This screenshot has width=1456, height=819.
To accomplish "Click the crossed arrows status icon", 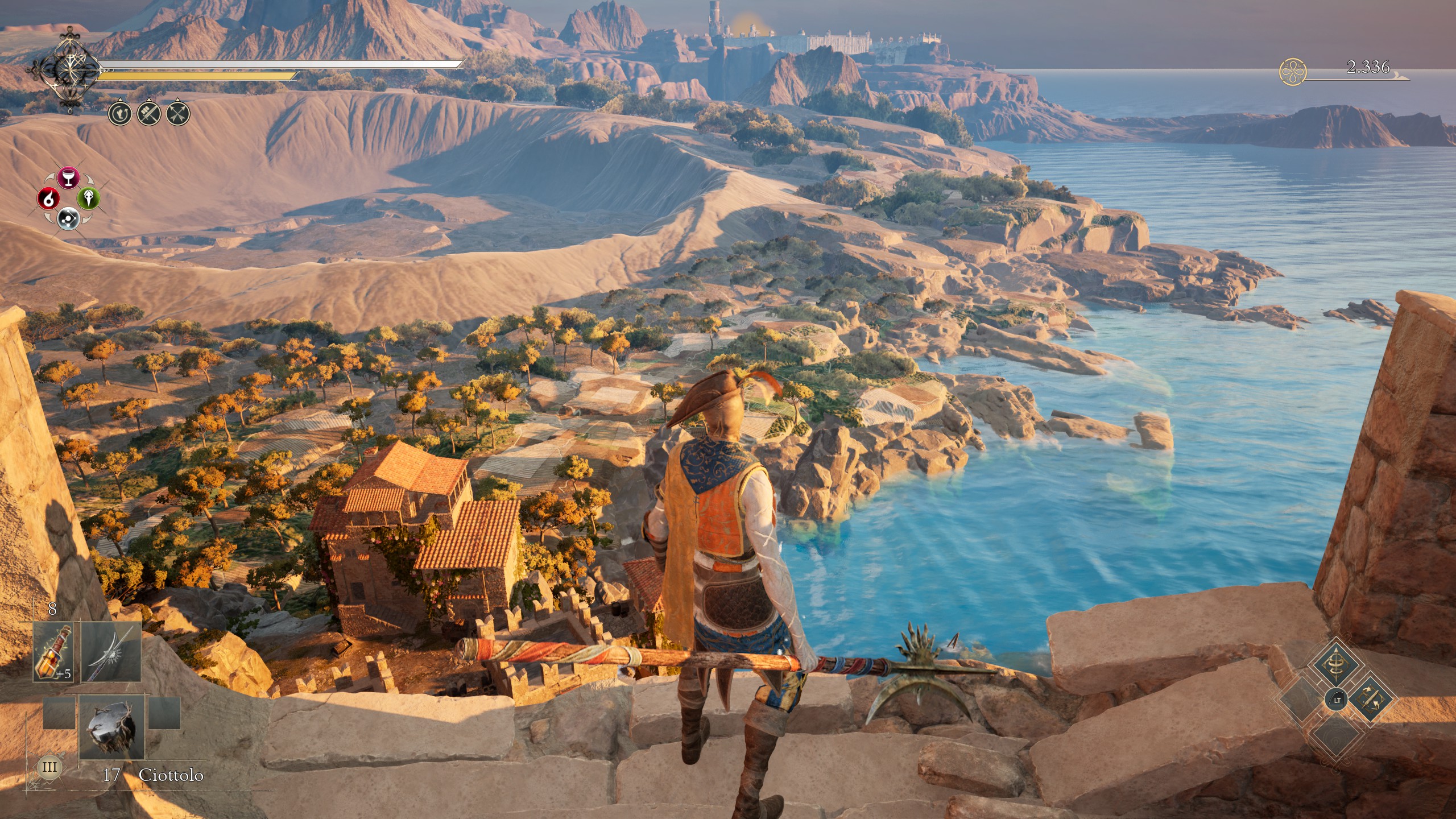I will (x=178, y=114).
